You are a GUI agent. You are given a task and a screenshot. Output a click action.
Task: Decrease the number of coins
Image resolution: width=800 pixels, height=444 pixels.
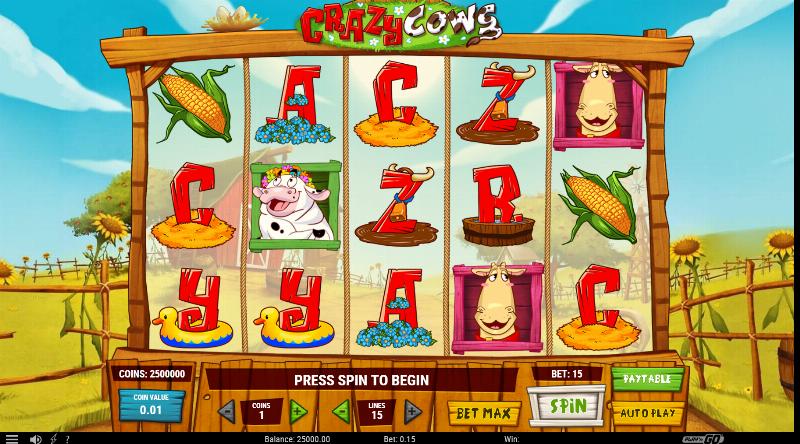click(x=225, y=410)
